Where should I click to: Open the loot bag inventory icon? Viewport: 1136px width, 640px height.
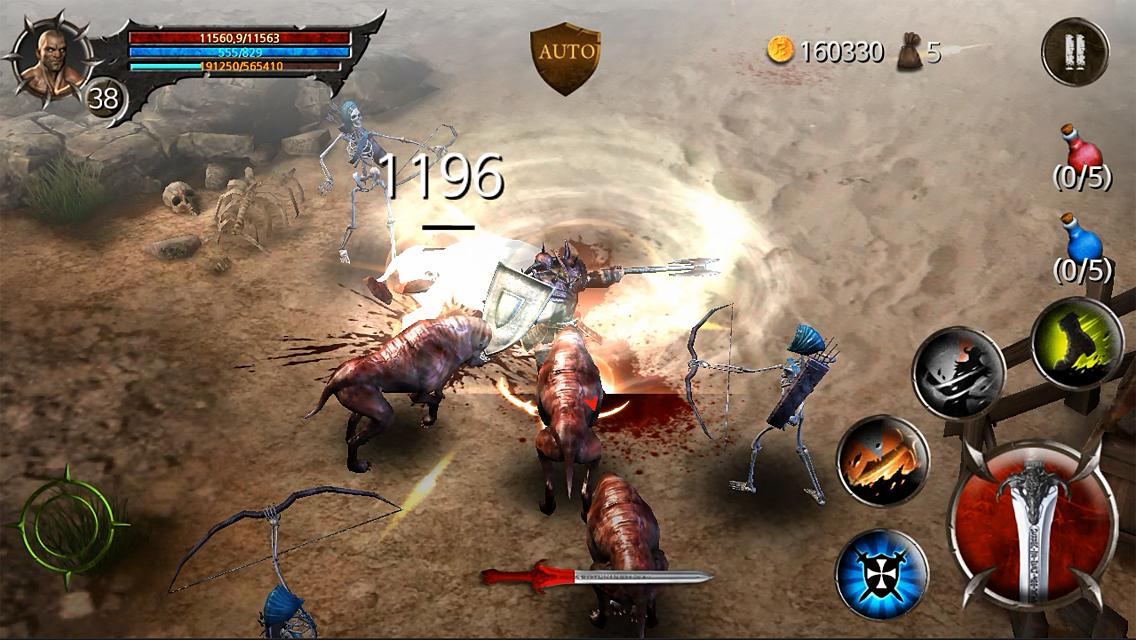909,50
